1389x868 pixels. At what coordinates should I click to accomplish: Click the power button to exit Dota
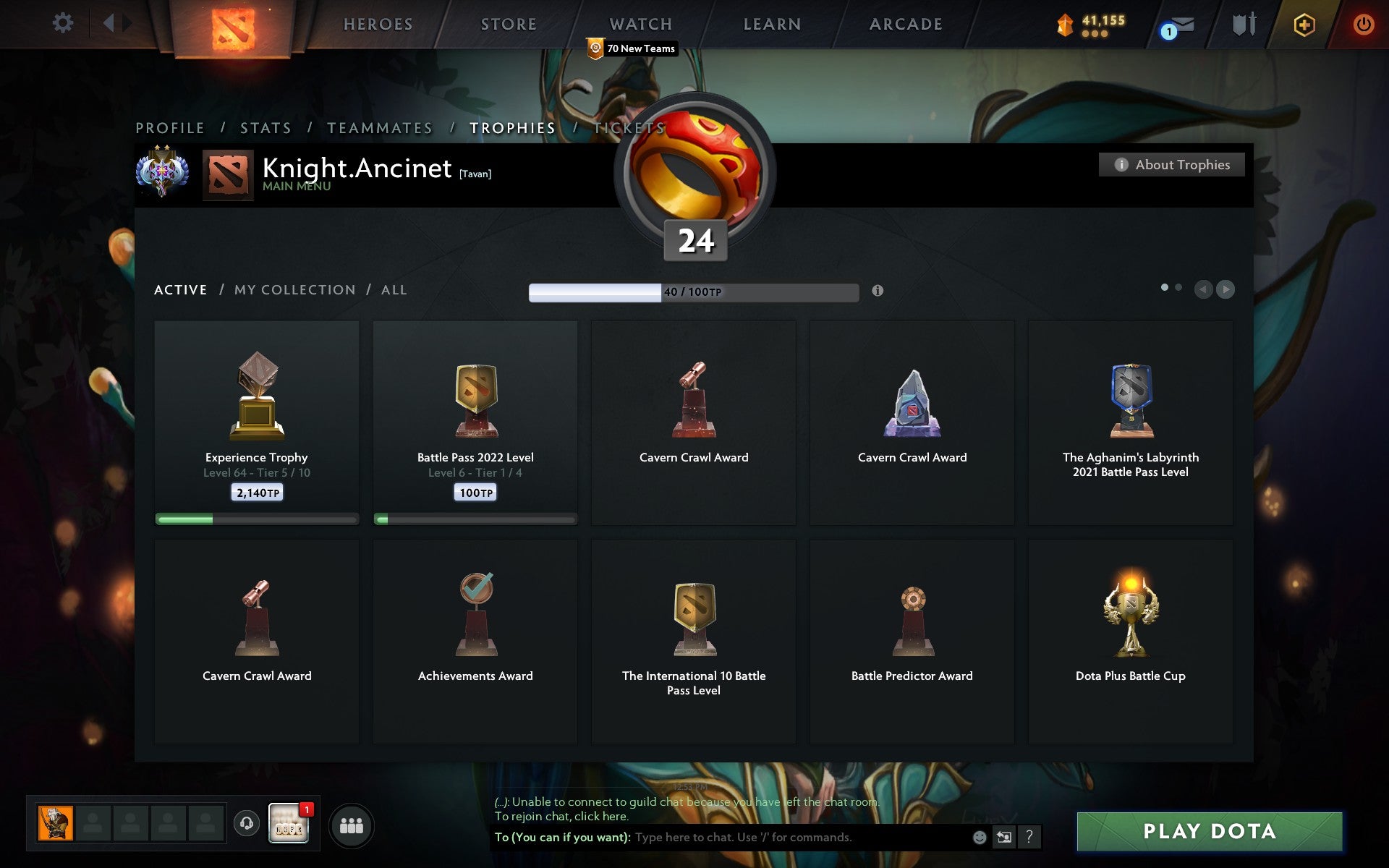[x=1364, y=22]
